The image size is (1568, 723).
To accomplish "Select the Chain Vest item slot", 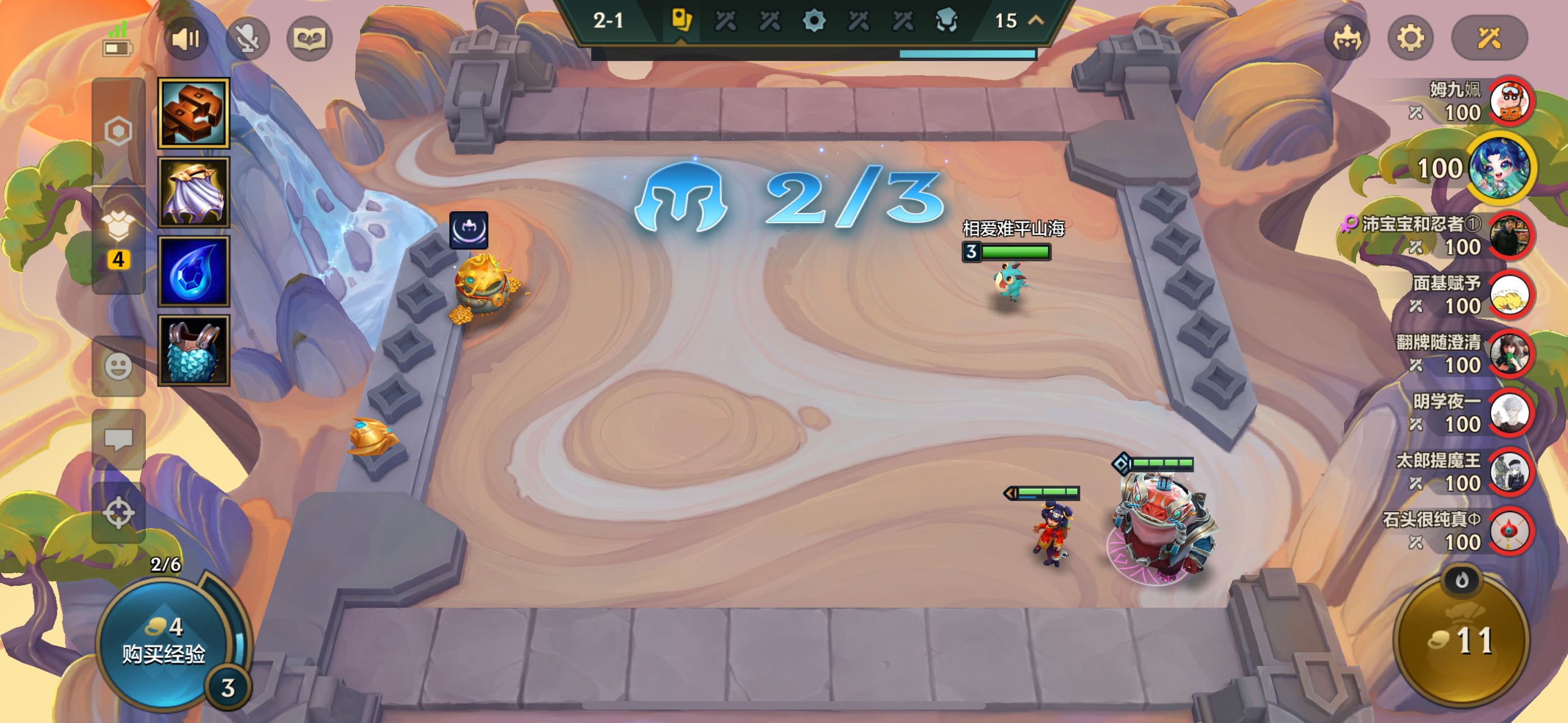I will (193, 350).
